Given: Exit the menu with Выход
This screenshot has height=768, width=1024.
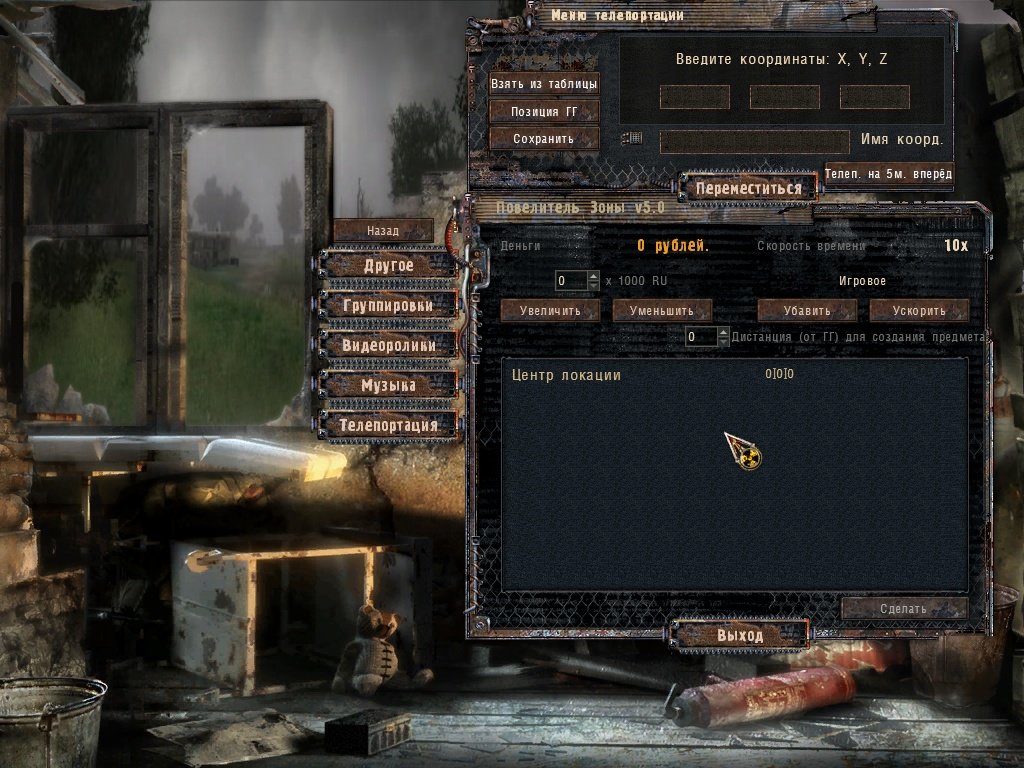Looking at the screenshot, I should (x=740, y=636).
